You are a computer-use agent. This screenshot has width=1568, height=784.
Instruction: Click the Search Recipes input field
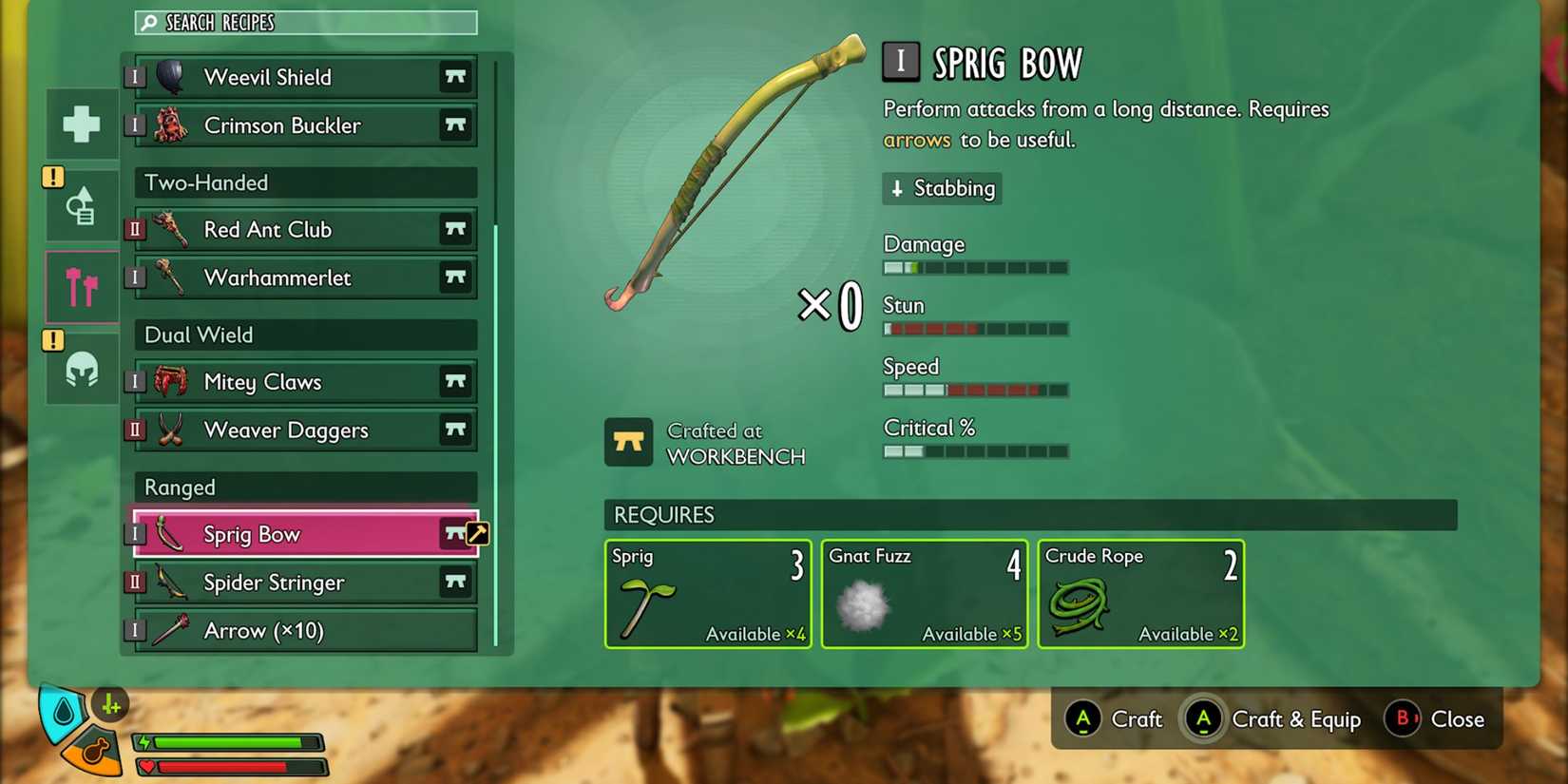pos(304,22)
